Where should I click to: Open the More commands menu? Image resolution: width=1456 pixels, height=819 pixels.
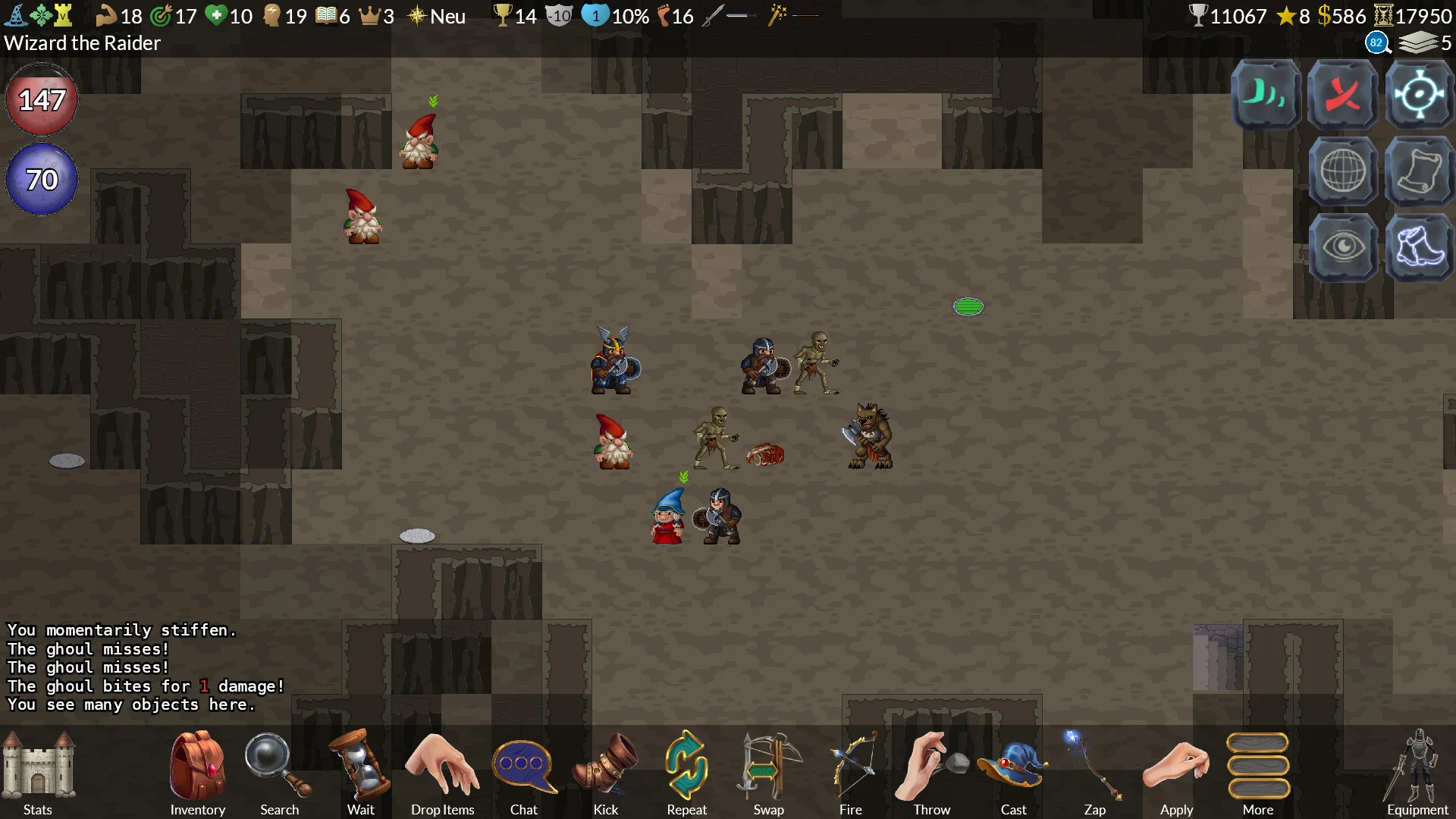coord(1257,767)
